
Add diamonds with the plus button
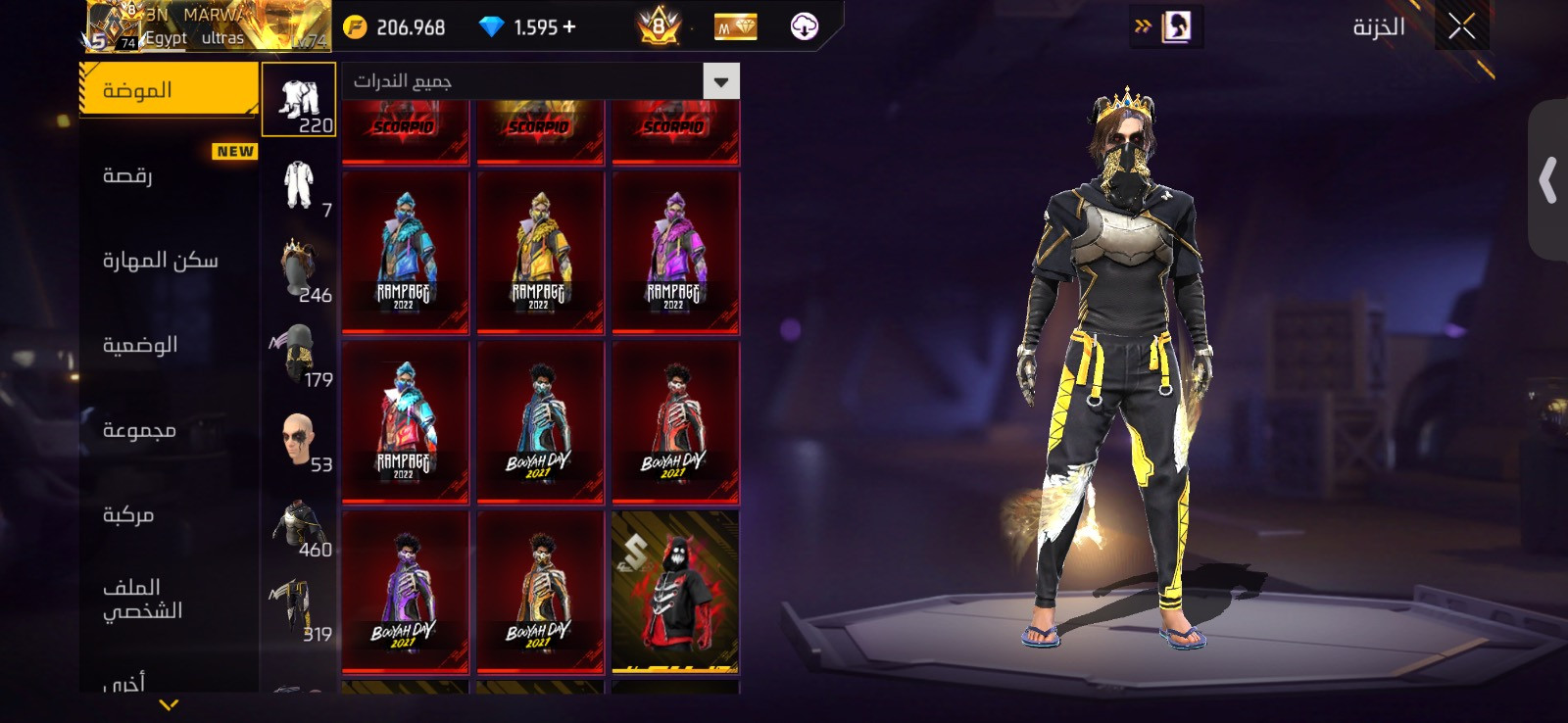[569, 27]
